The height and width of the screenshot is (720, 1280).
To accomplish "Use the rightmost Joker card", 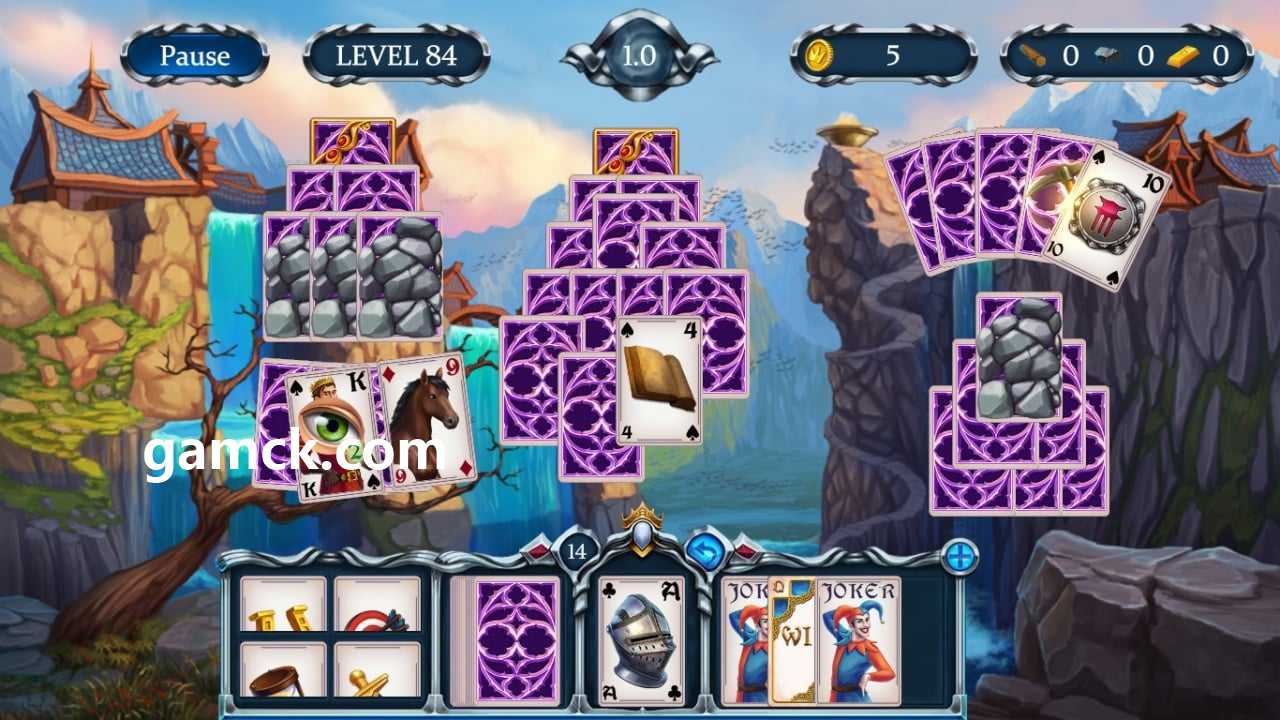I will [860, 640].
